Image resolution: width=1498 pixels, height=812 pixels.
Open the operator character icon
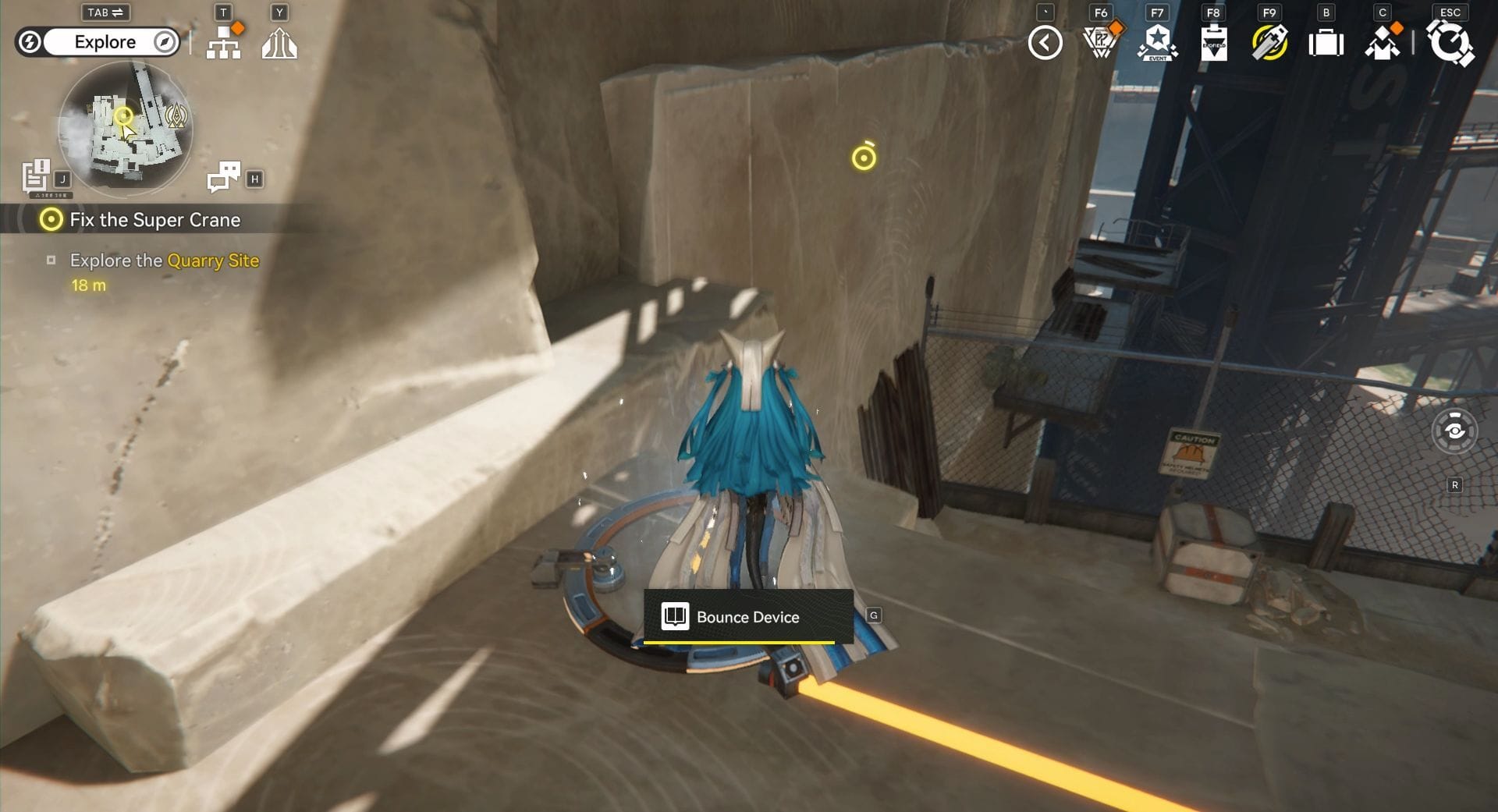(1382, 43)
